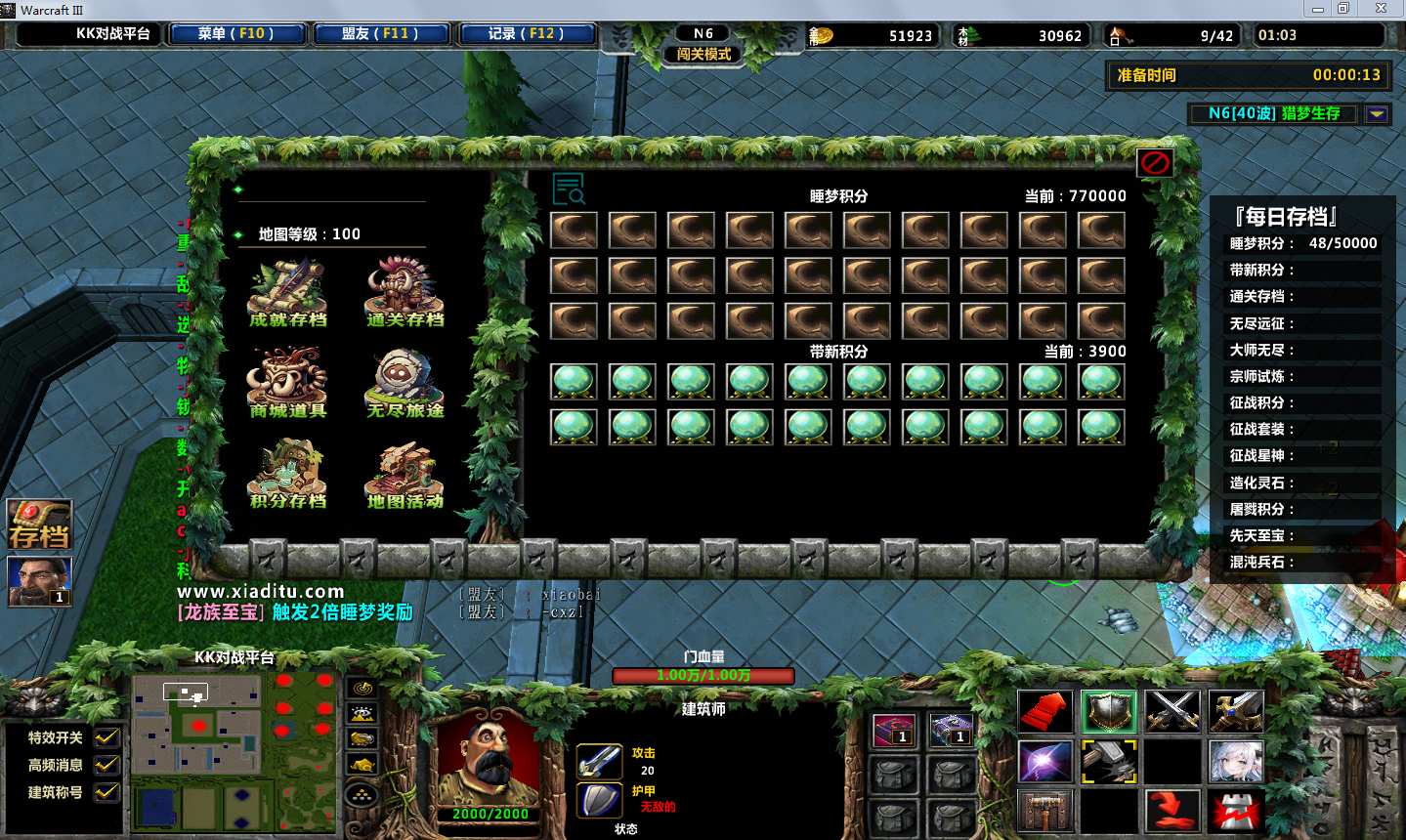1406x840 pixels.
Task: Select the white-haired girl portrait command icon
Action: 1236,761
